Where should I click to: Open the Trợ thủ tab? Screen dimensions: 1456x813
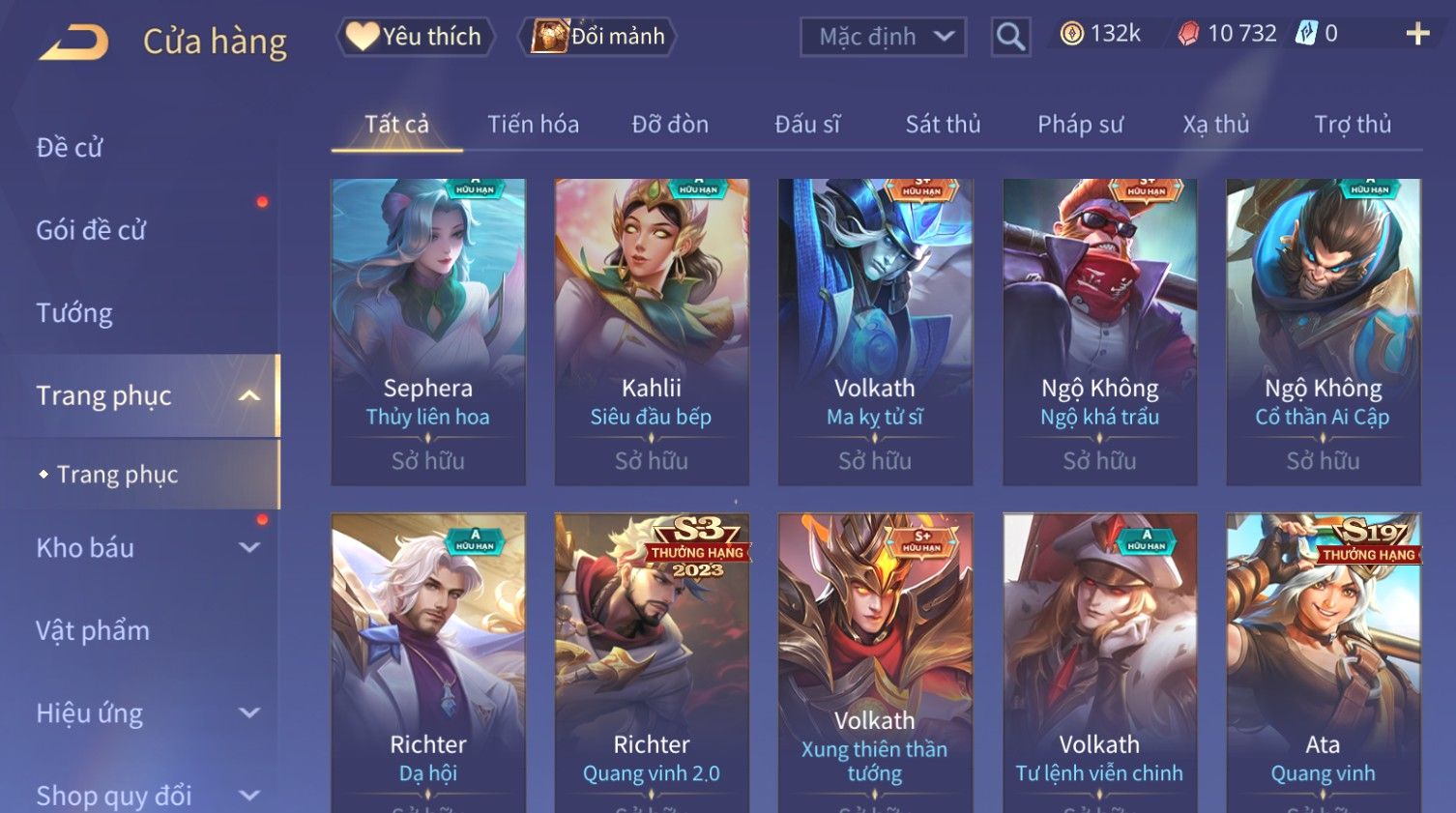coord(1353,125)
